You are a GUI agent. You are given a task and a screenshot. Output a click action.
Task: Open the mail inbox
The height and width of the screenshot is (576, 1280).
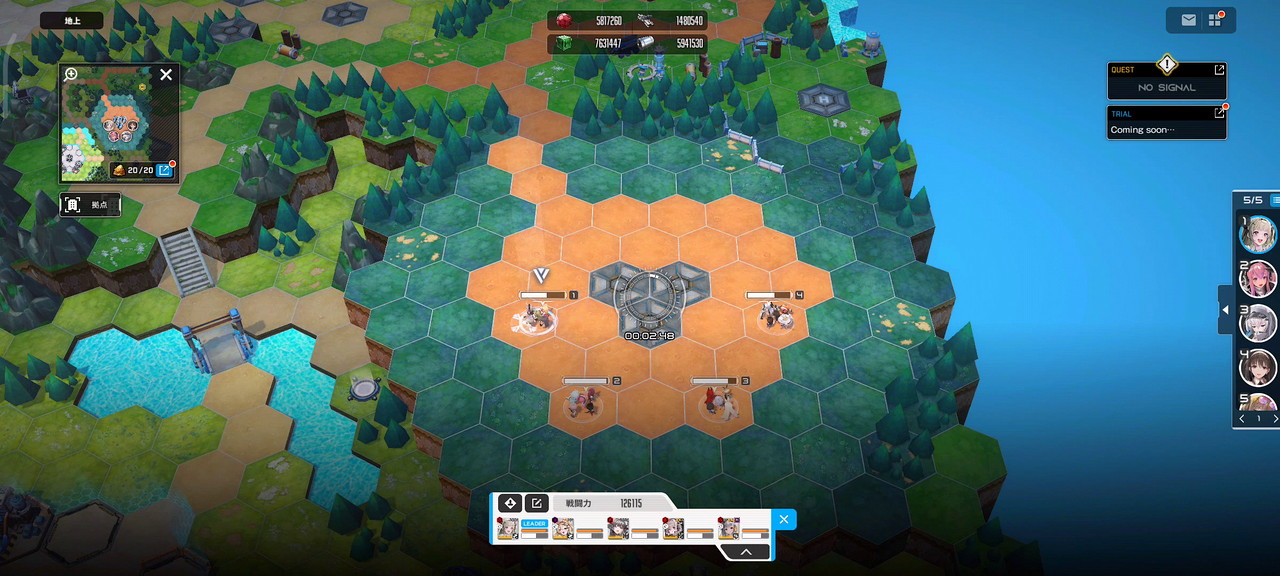pyautogui.click(x=1188, y=20)
